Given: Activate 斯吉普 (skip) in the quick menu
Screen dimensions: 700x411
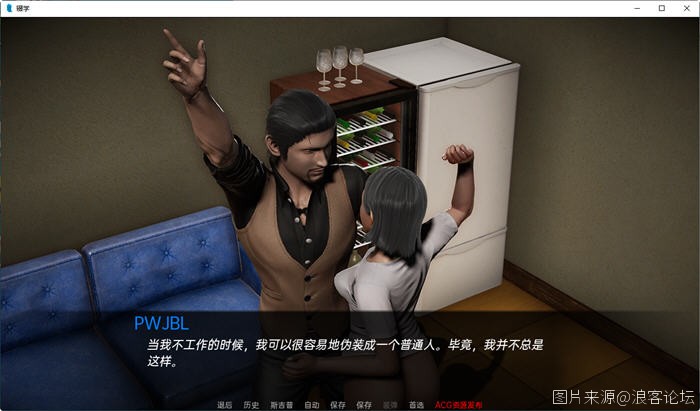Looking at the screenshot, I should [x=281, y=405].
